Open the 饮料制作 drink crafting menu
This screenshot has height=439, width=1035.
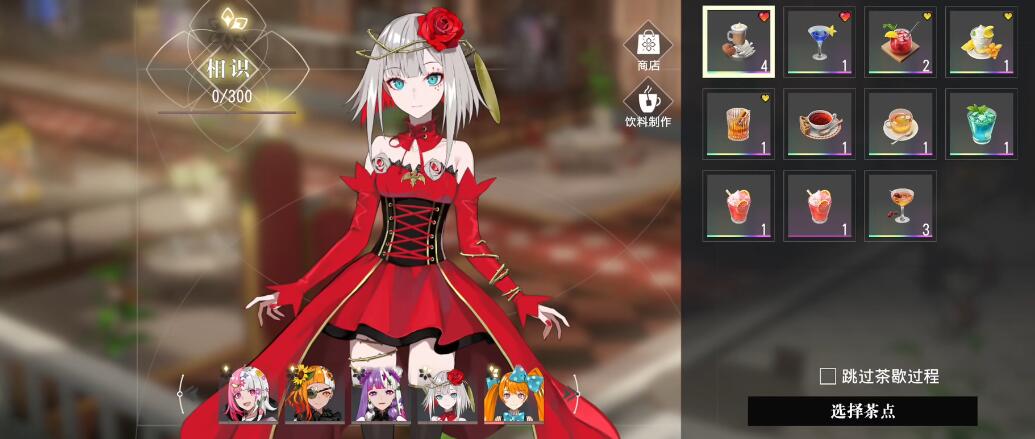click(x=648, y=103)
